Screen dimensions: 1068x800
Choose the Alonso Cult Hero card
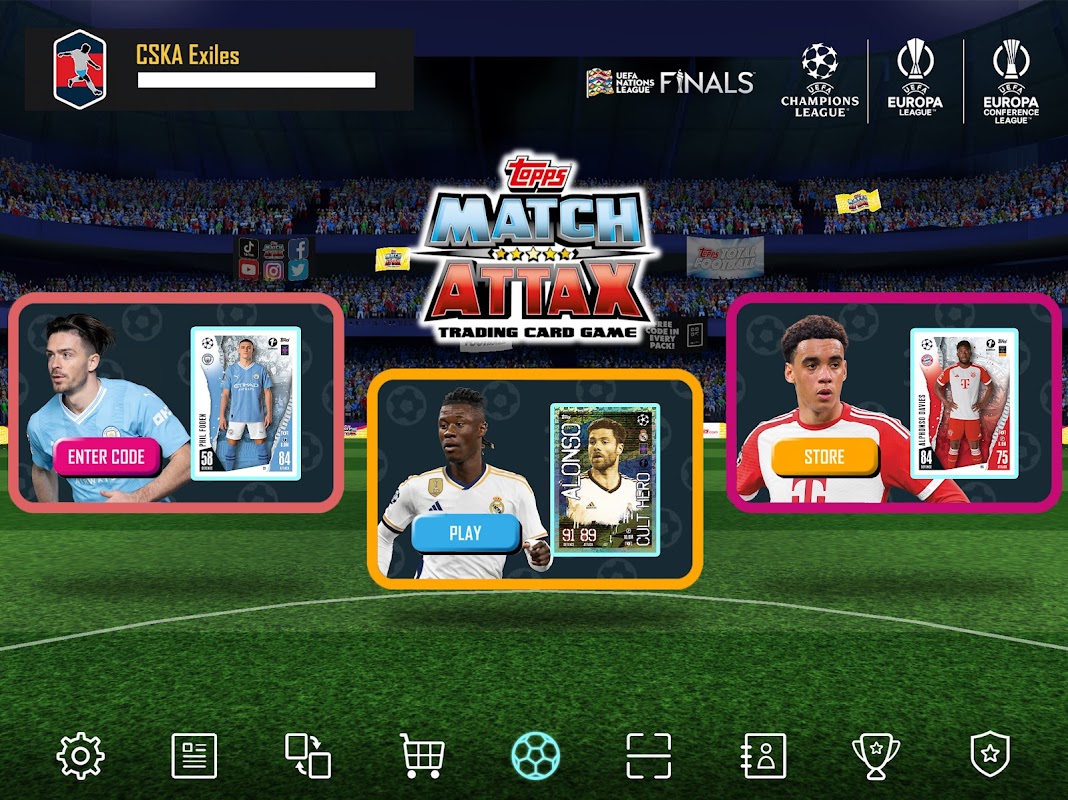605,480
